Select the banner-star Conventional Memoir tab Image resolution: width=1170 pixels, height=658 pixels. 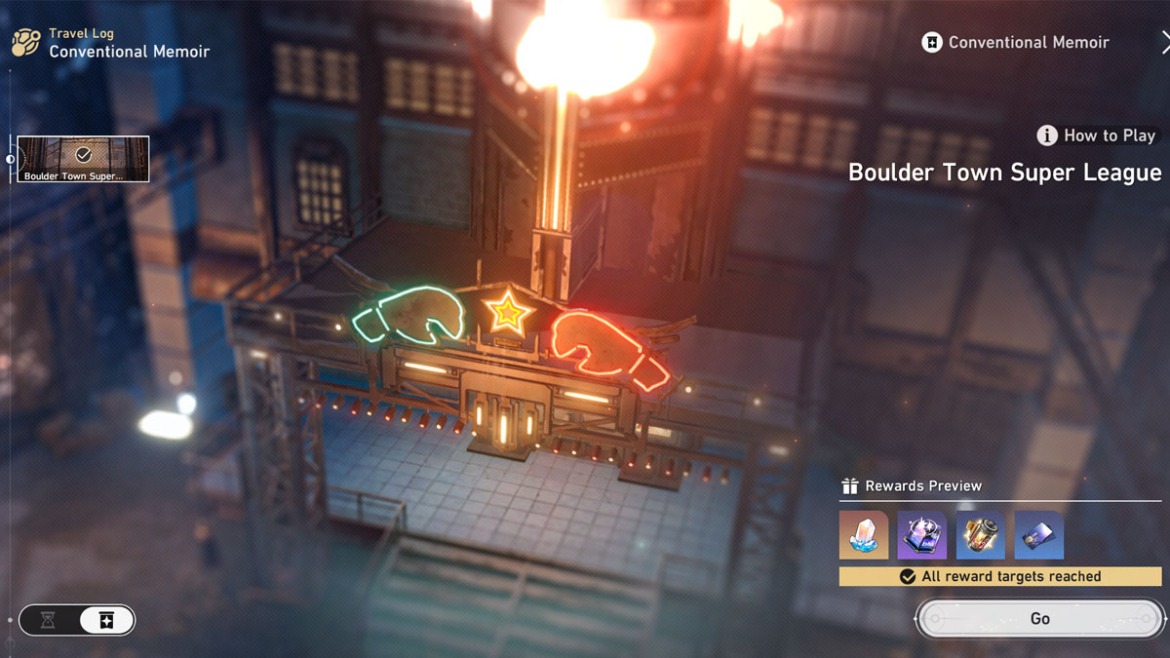coord(106,620)
